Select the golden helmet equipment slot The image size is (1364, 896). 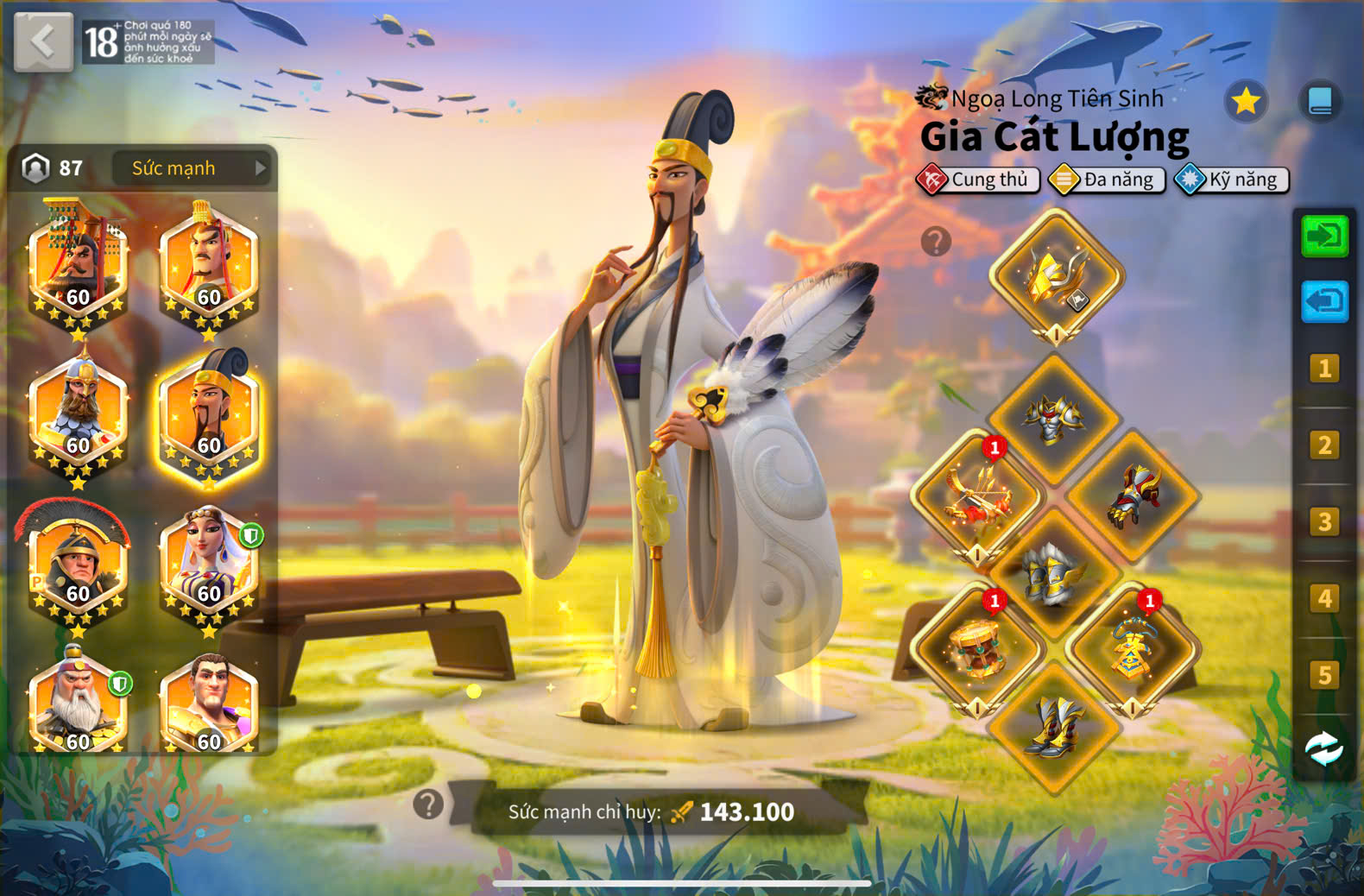click(1056, 277)
